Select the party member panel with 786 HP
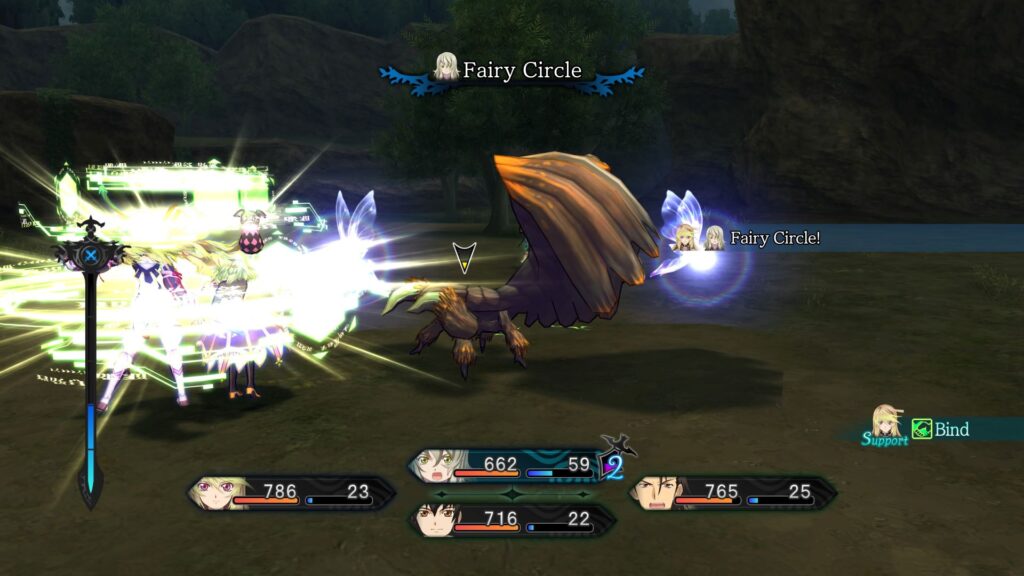 (291, 492)
